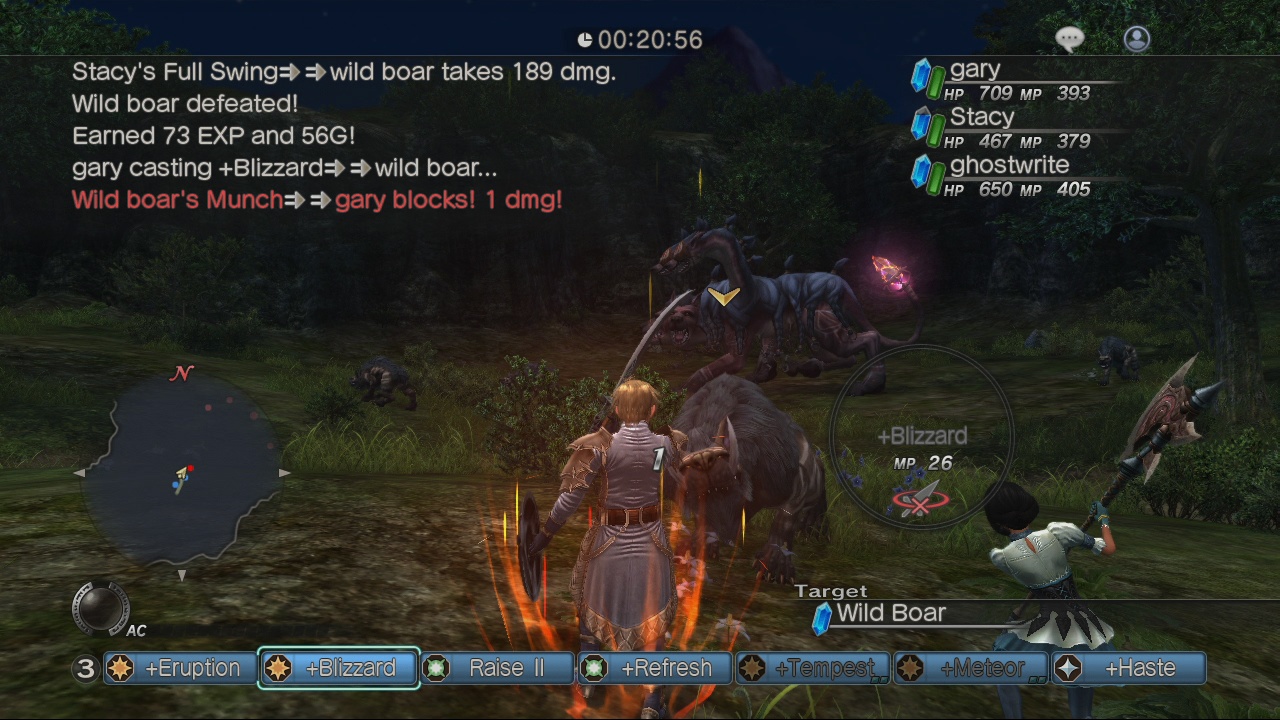Click the +Meteor sun icon
1280x720 pixels.
click(912, 668)
